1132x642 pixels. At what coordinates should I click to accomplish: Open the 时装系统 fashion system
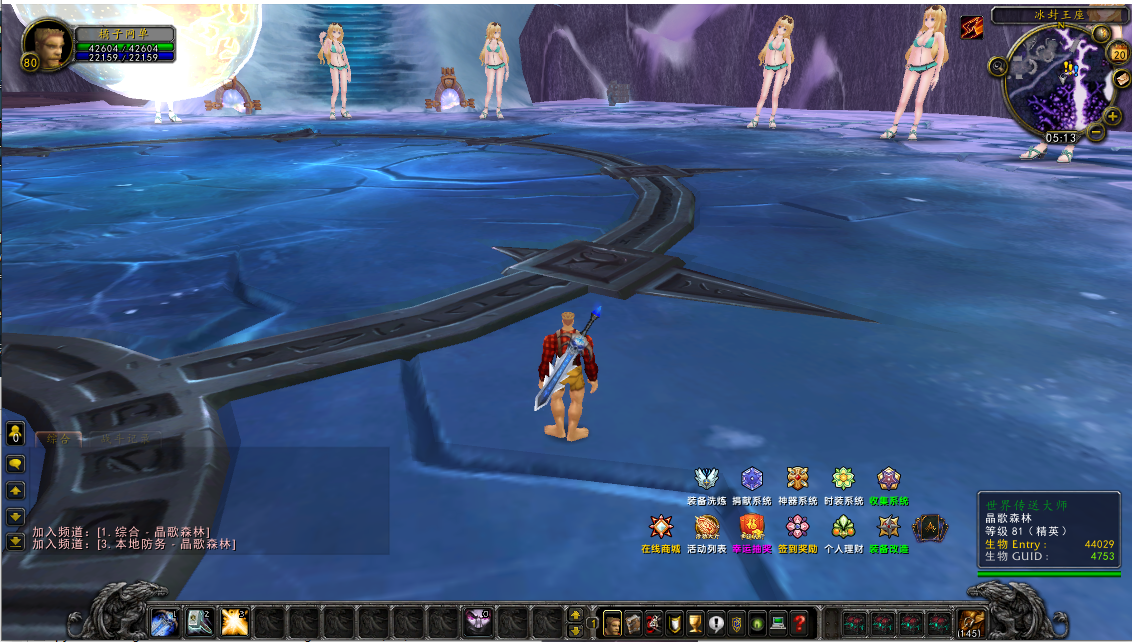[x=843, y=479]
